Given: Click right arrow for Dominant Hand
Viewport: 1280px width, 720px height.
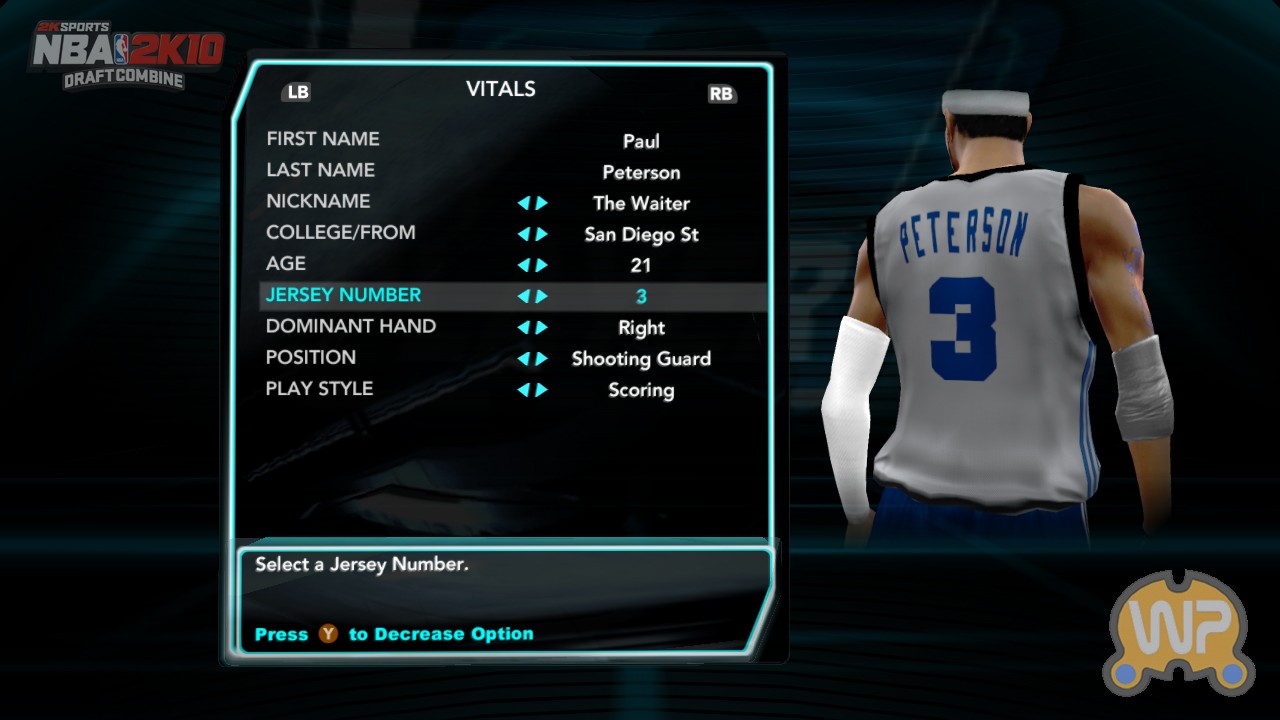Looking at the screenshot, I should [x=542, y=327].
